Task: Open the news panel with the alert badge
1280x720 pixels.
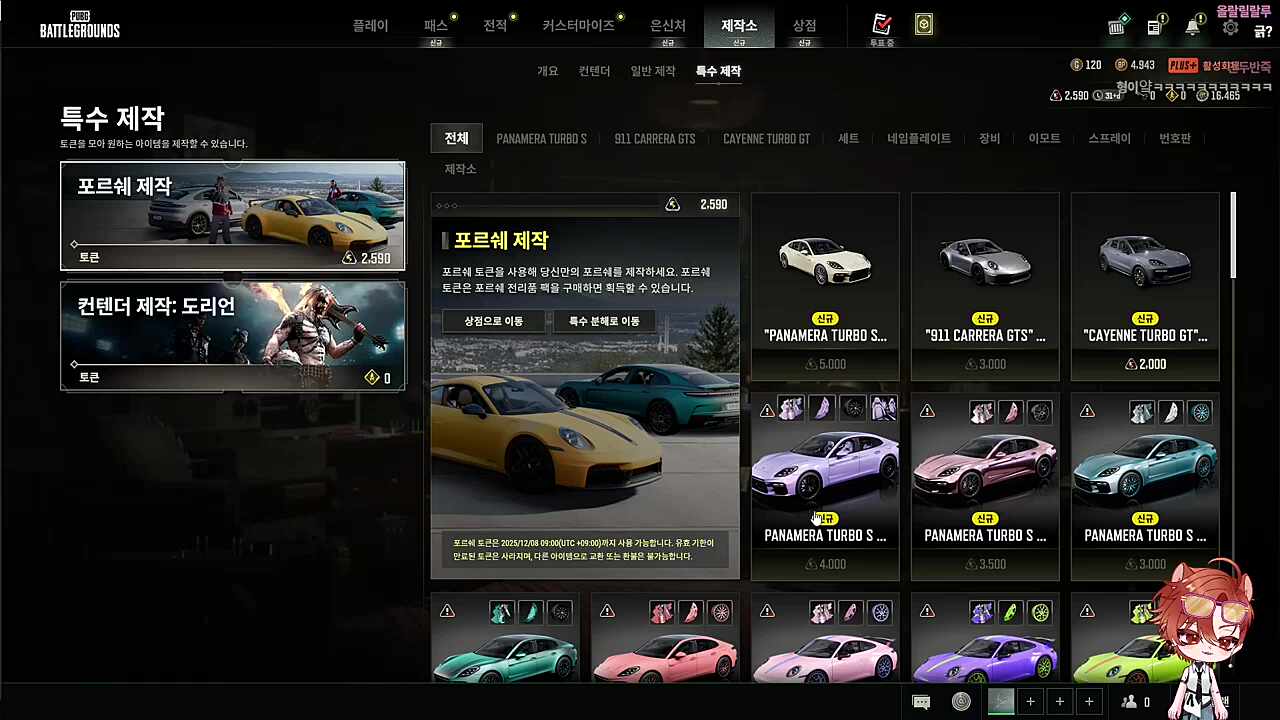Action: (1154, 27)
